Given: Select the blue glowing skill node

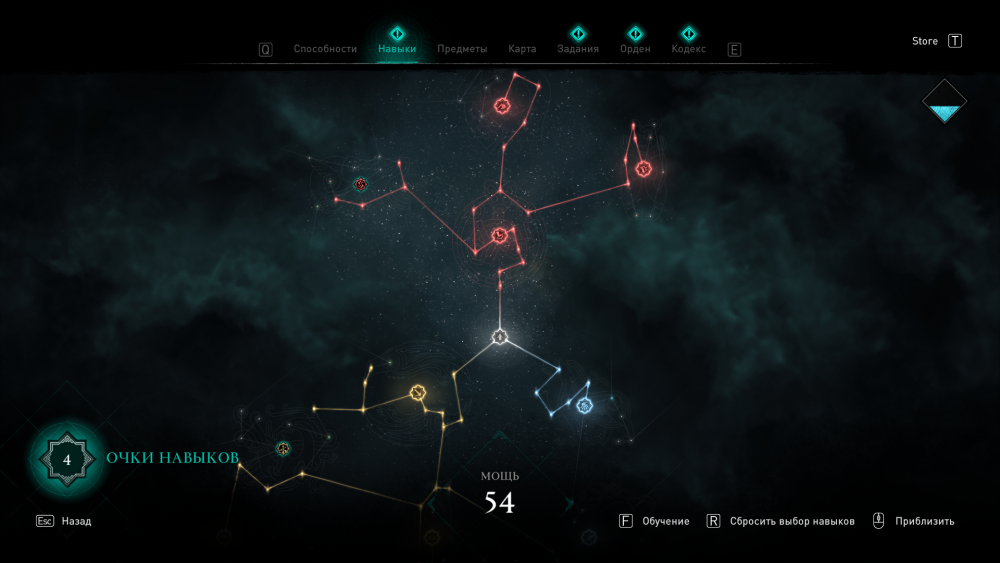Looking at the screenshot, I should coord(584,405).
